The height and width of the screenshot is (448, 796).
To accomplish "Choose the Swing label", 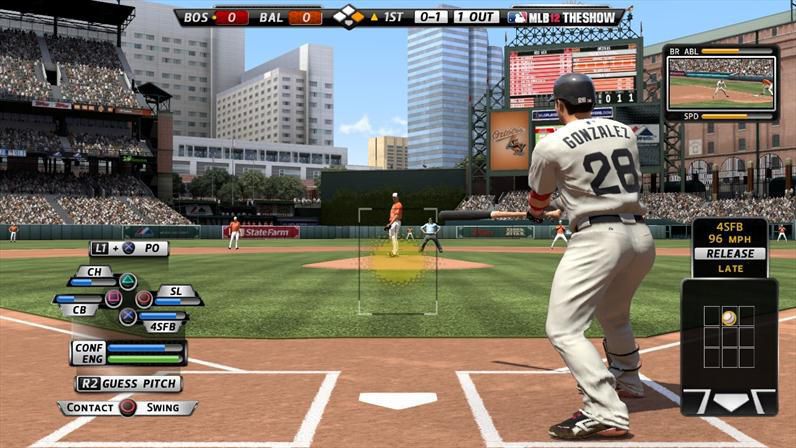I will pyautogui.click(x=163, y=408).
